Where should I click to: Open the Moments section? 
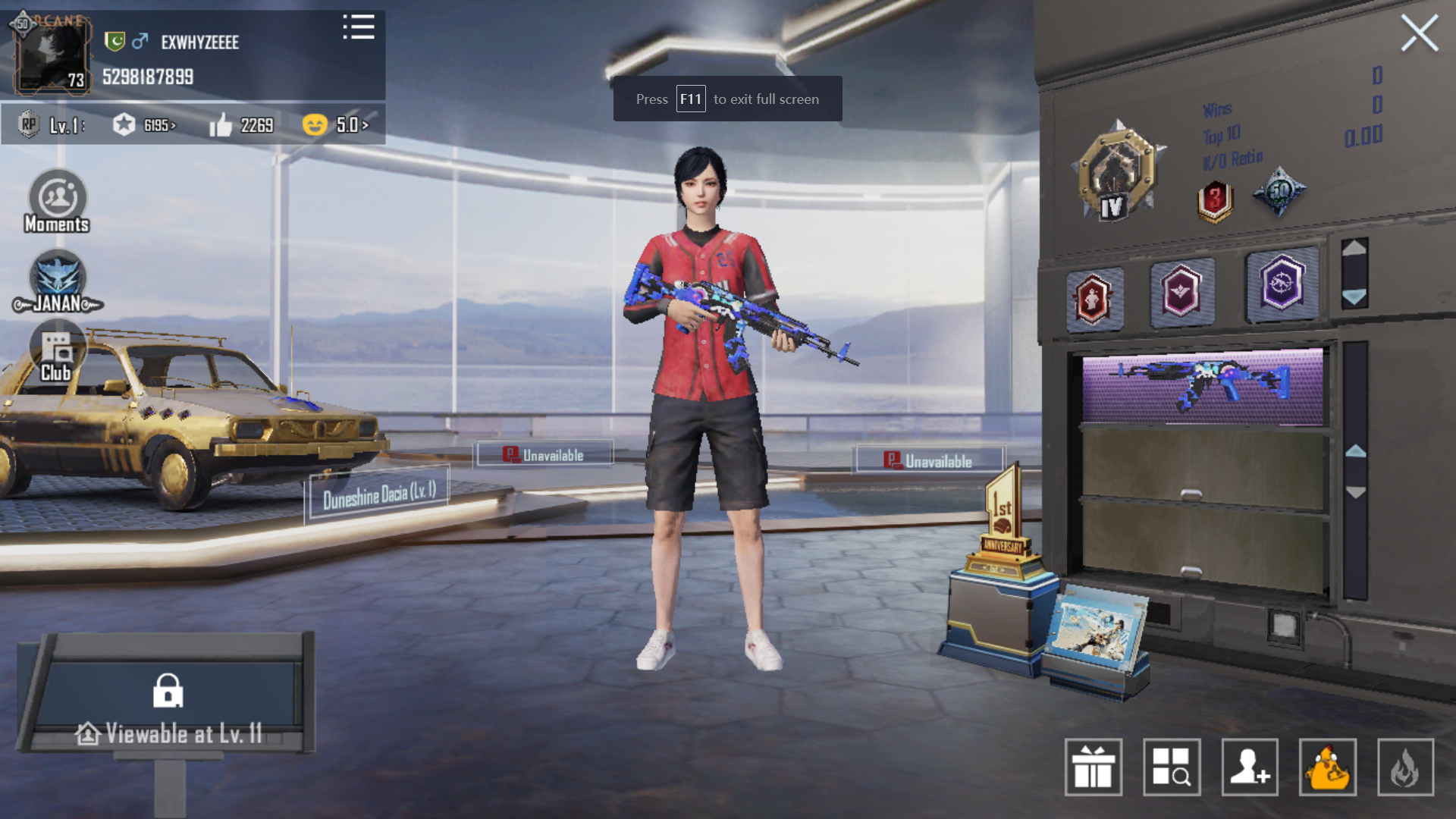point(57,202)
